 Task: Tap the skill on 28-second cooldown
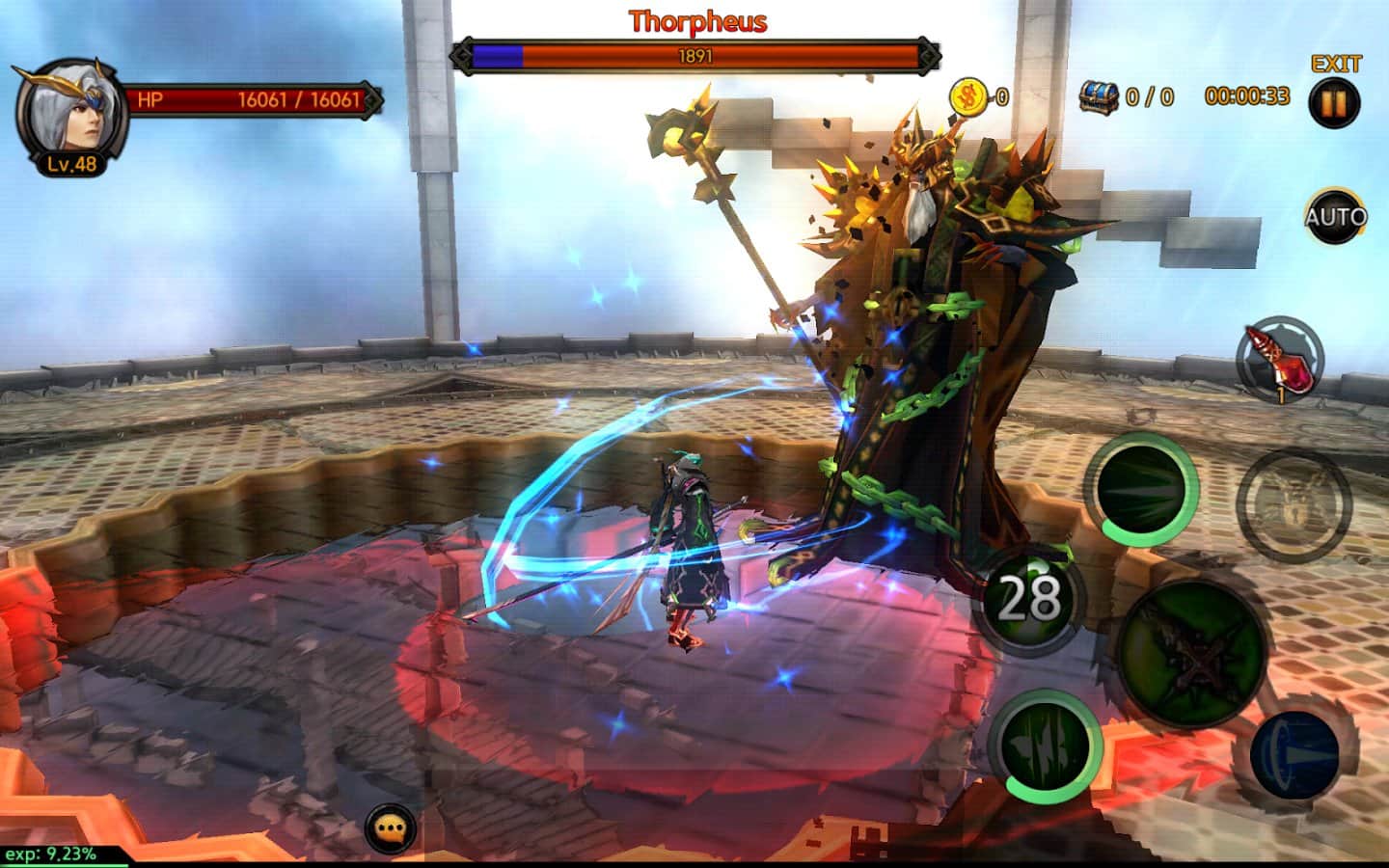click(x=1028, y=597)
